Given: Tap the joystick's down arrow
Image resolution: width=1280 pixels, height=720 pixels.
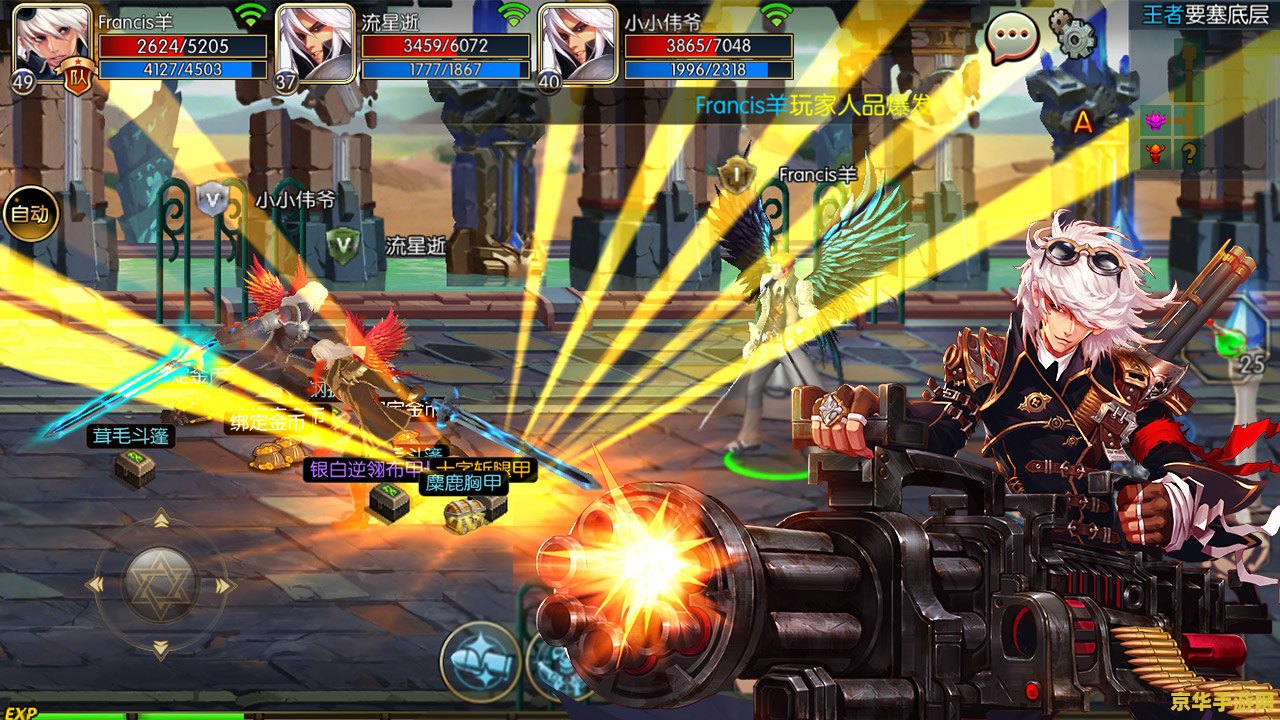Looking at the screenshot, I should point(160,650).
